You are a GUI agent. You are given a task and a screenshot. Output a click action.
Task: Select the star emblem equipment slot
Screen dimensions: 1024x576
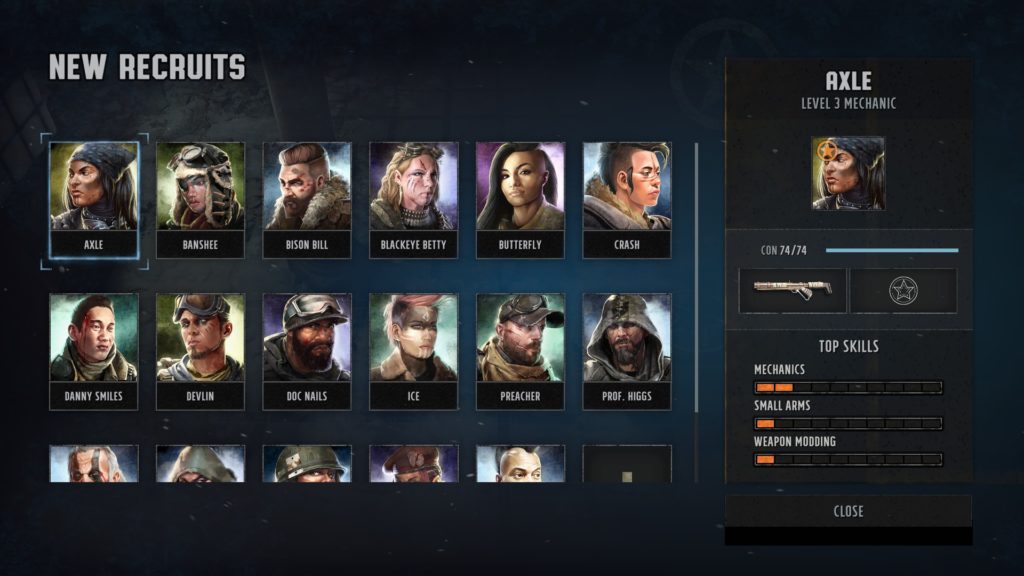pyautogui.click(x=903, y=290)
